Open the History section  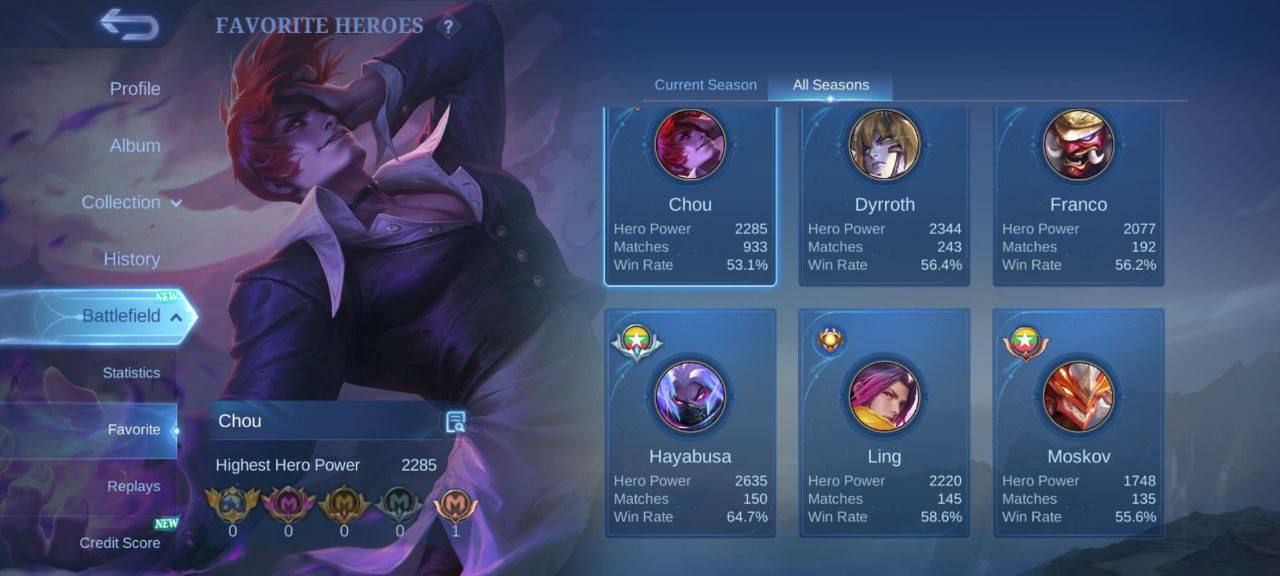[x=131, y=259]
